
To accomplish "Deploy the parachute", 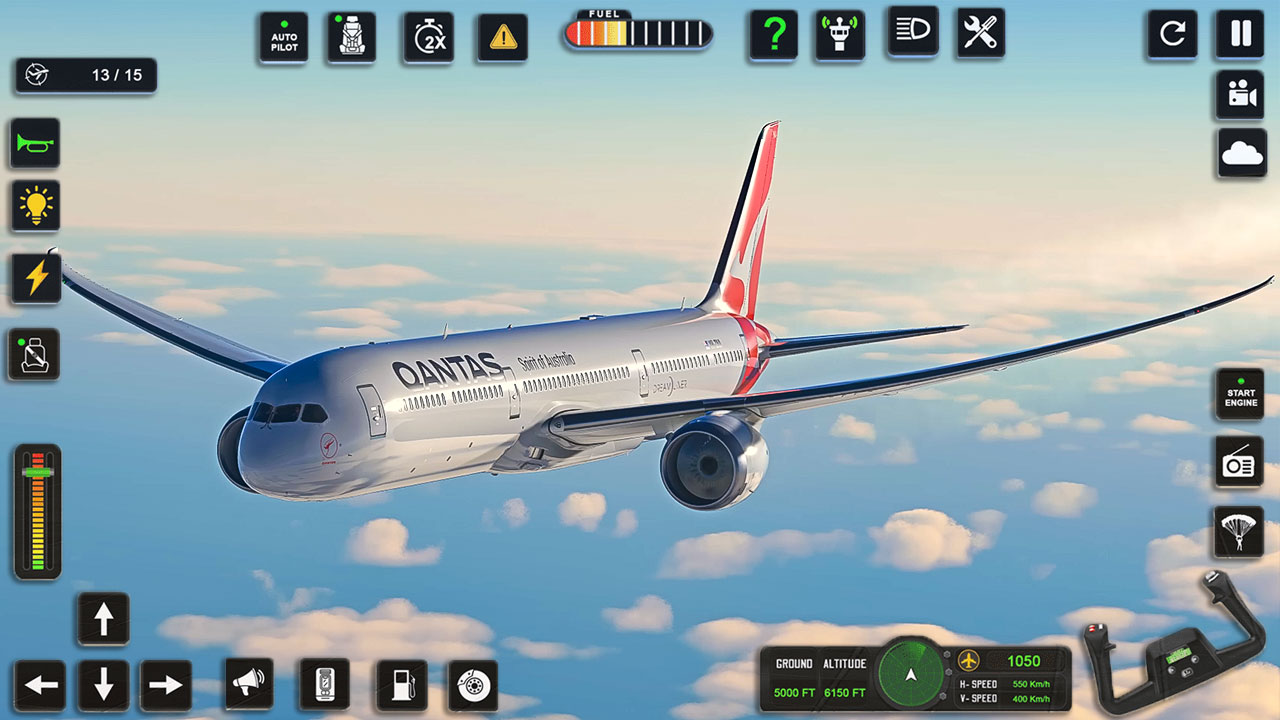I will click(x=1238, y=532).
